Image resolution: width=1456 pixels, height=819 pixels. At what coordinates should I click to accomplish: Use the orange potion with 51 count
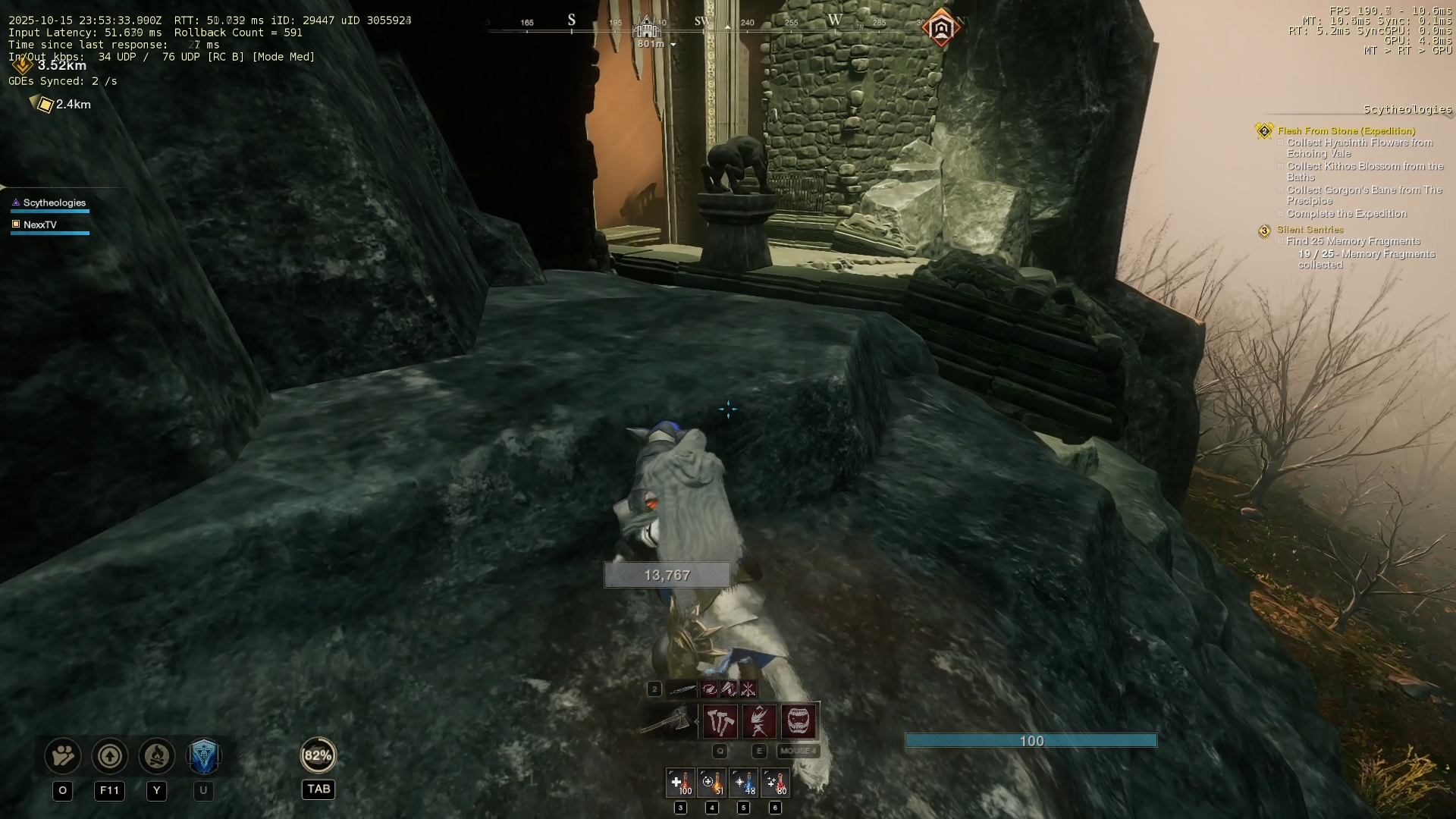point(712,783)
